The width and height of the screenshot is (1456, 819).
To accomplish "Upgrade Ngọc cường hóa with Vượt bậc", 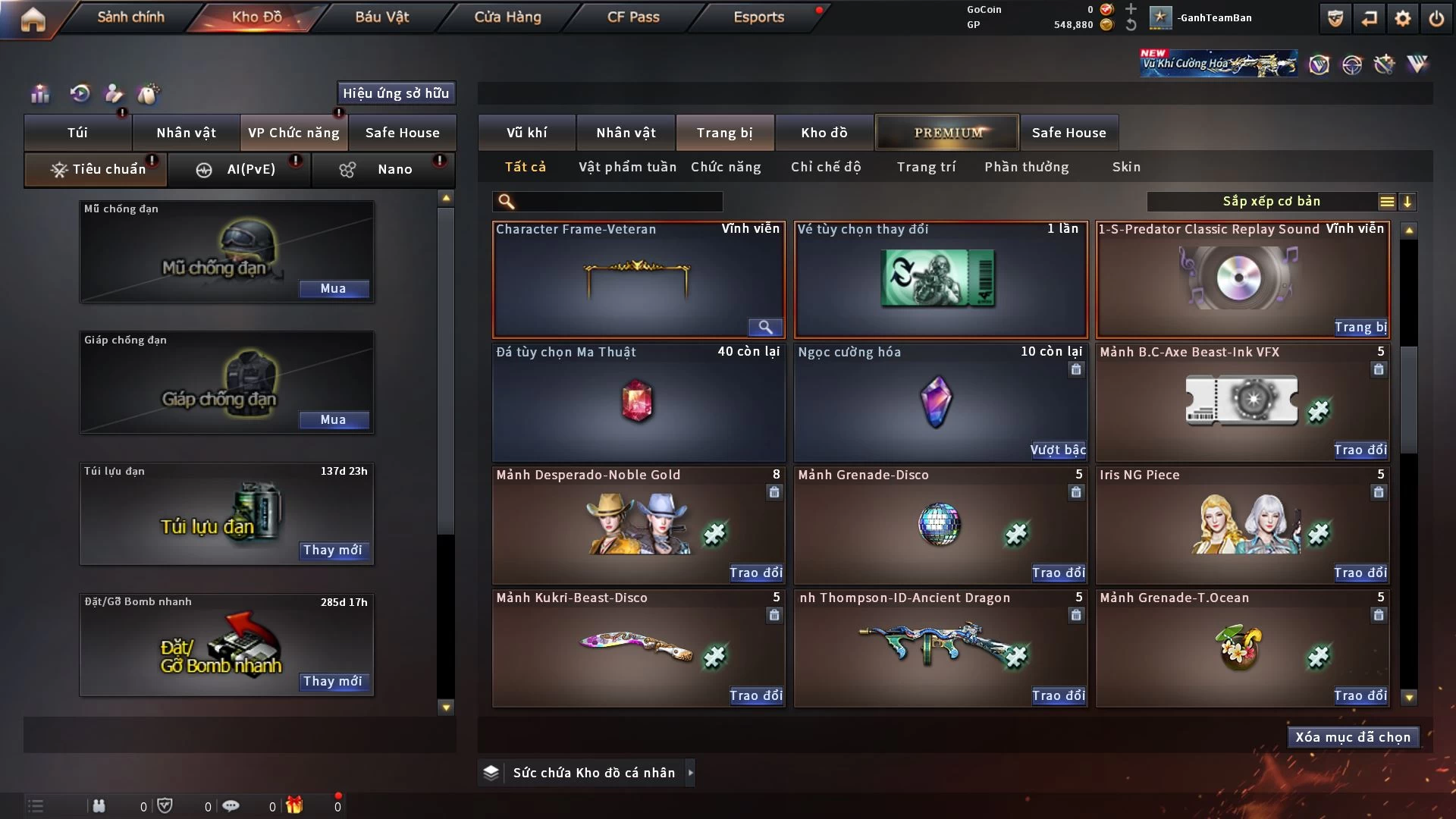I will (x=1058, y=450).
